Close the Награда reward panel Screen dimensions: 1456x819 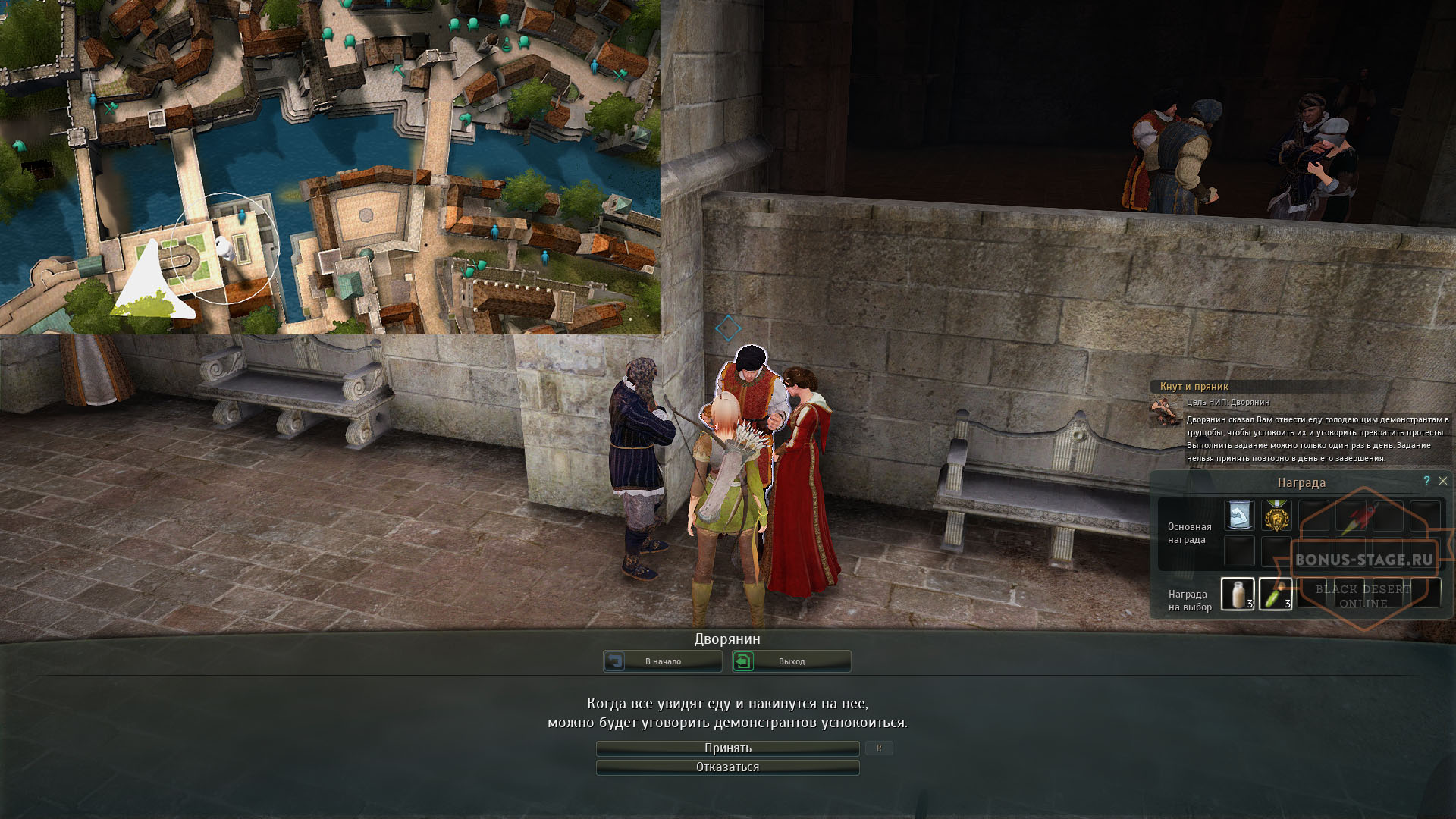tap(1443, 481)
